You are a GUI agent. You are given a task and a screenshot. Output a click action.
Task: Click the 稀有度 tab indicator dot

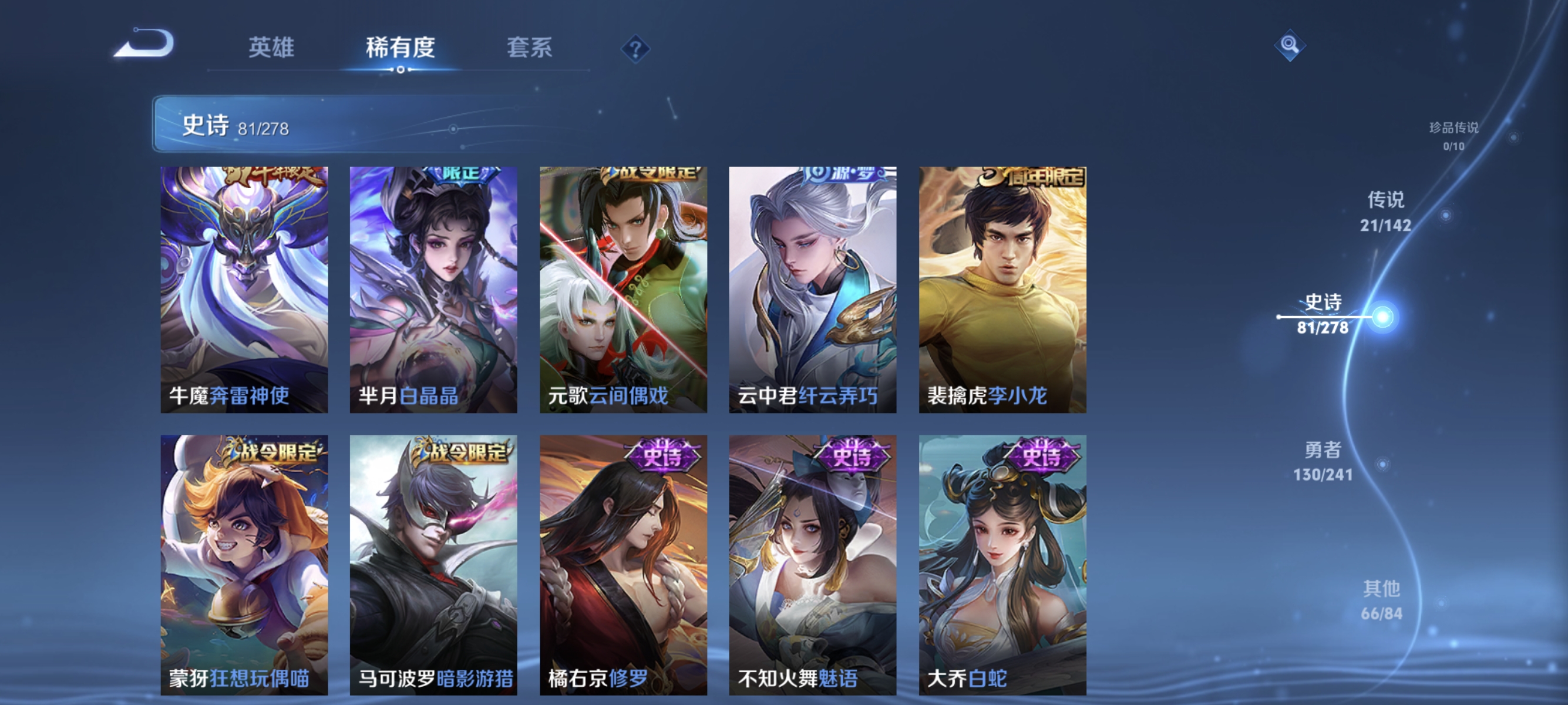coord(401,69)
